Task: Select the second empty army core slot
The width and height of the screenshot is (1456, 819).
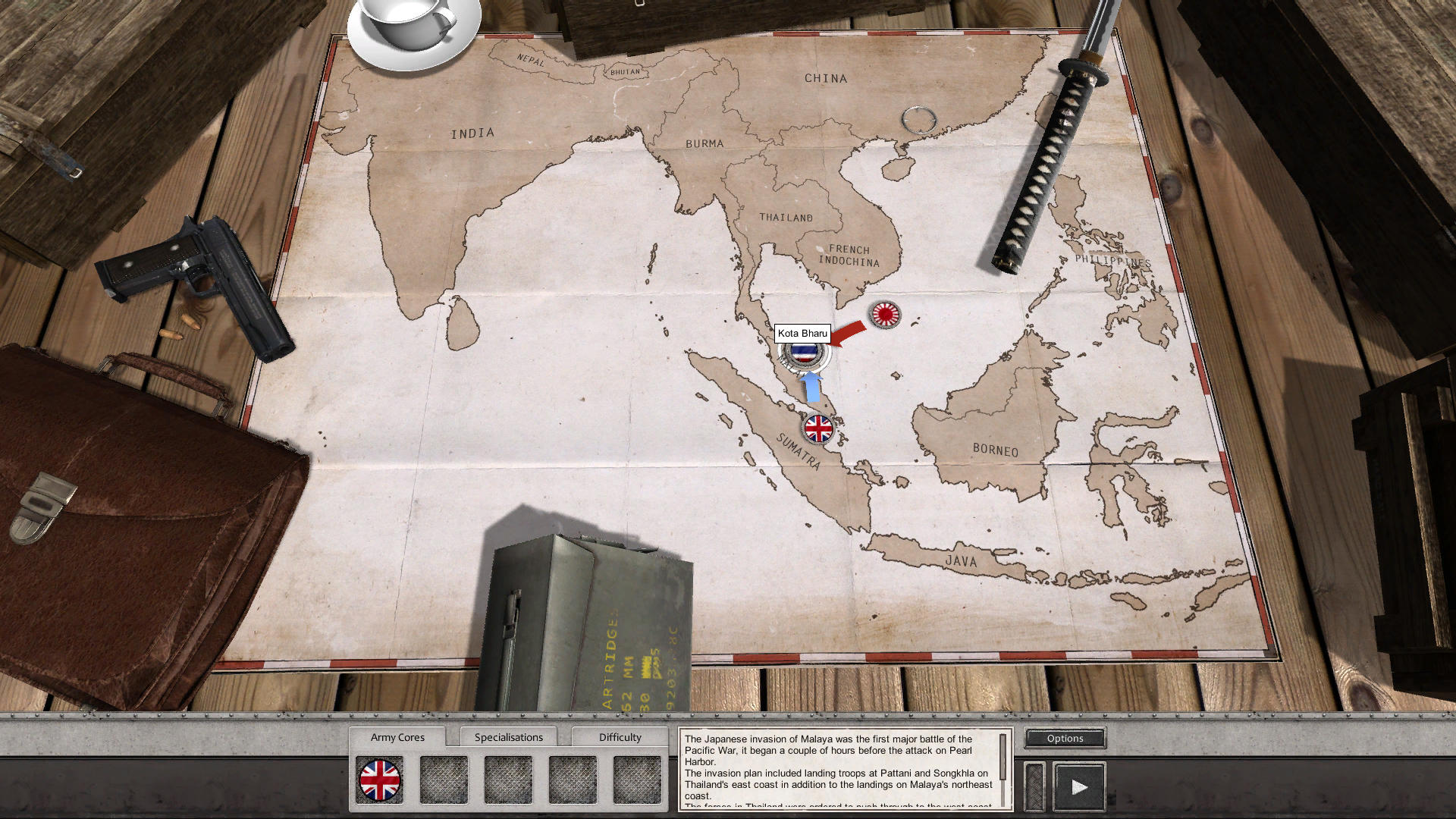Action: point(444,778)
